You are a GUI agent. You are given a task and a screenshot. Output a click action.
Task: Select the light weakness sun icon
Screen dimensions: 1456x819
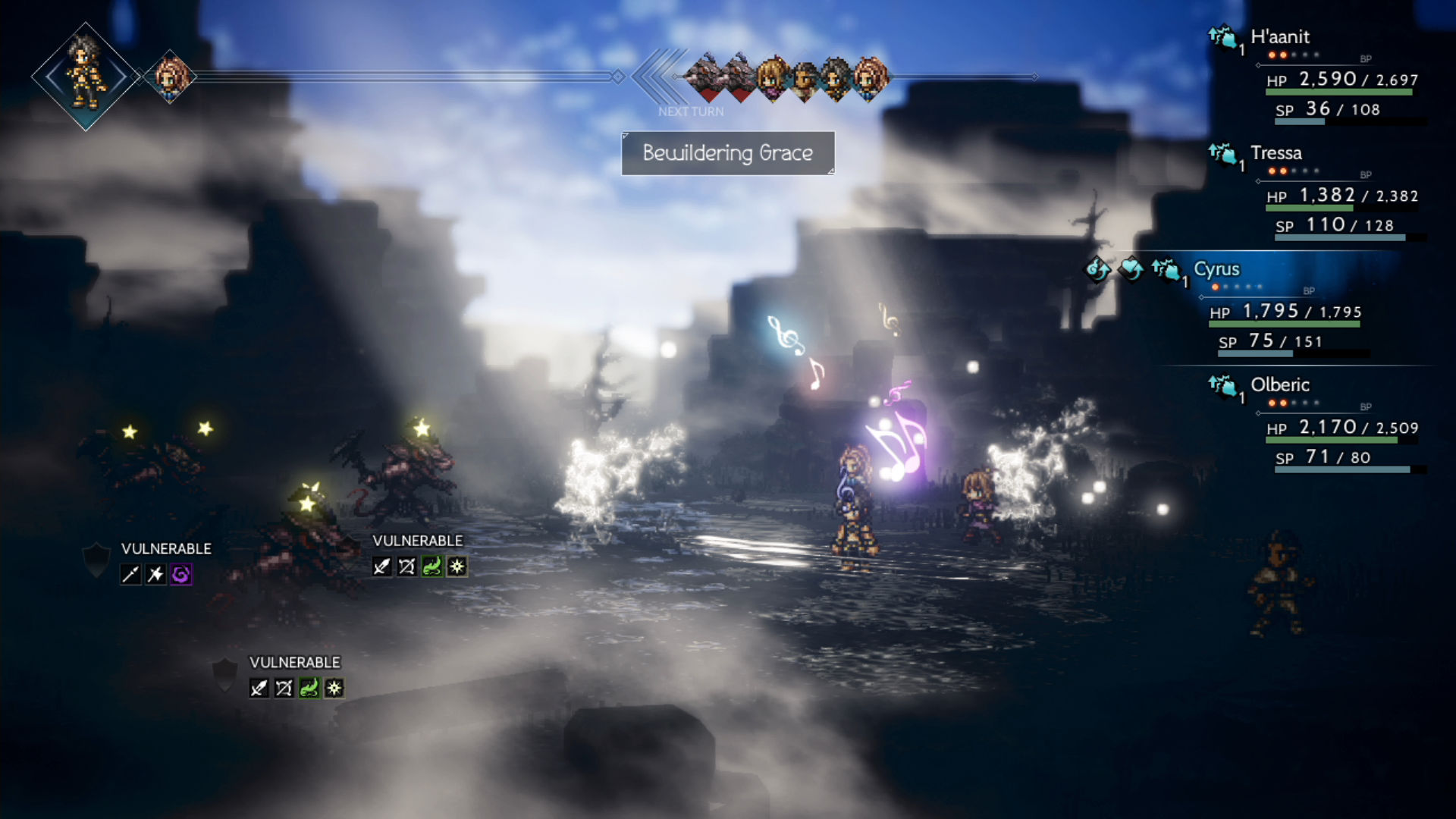click(457, 567)
